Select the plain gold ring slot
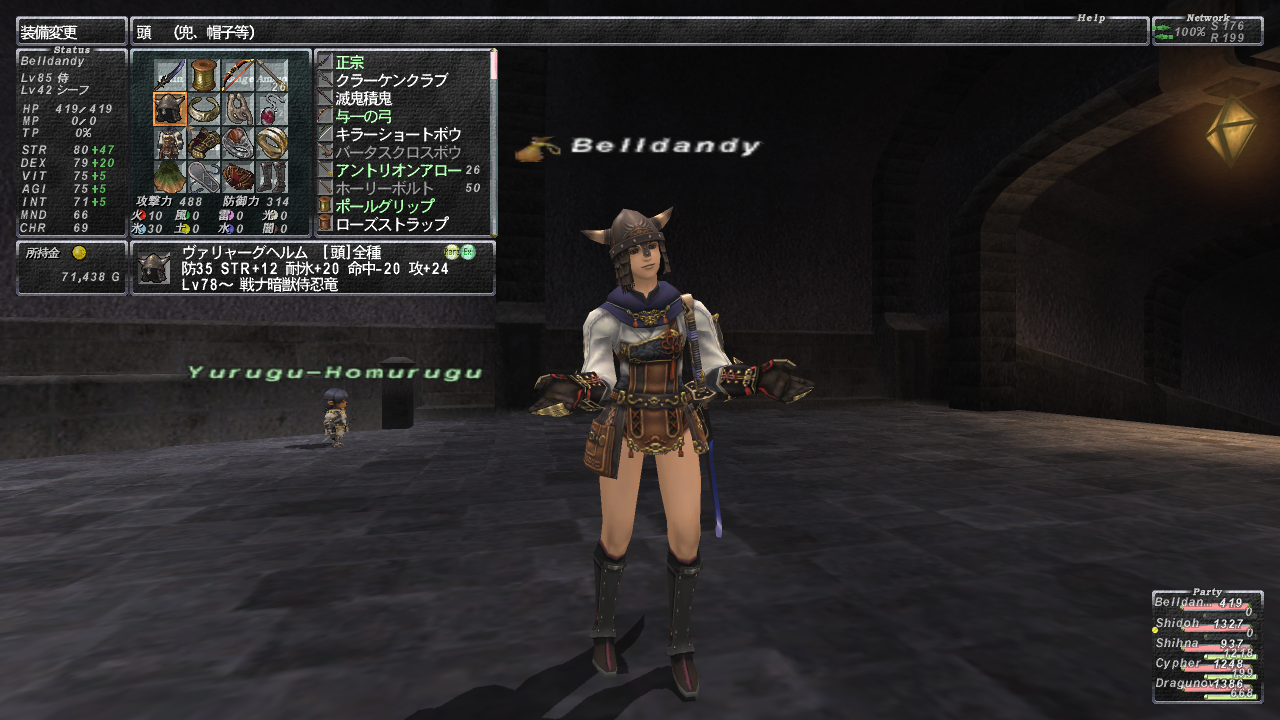The image size is (1280, 720). 271,142
